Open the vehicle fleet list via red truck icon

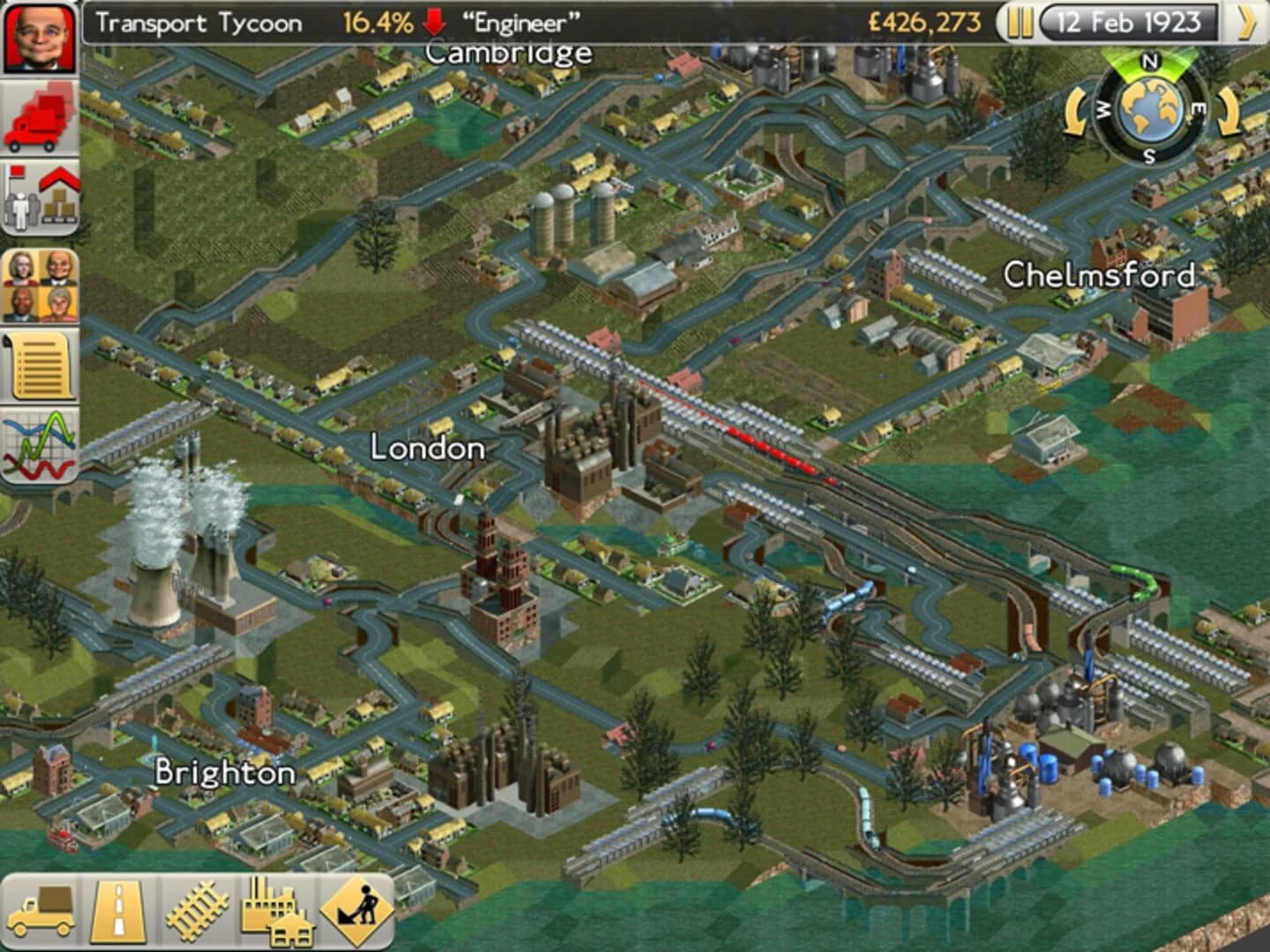coord(39,115)
